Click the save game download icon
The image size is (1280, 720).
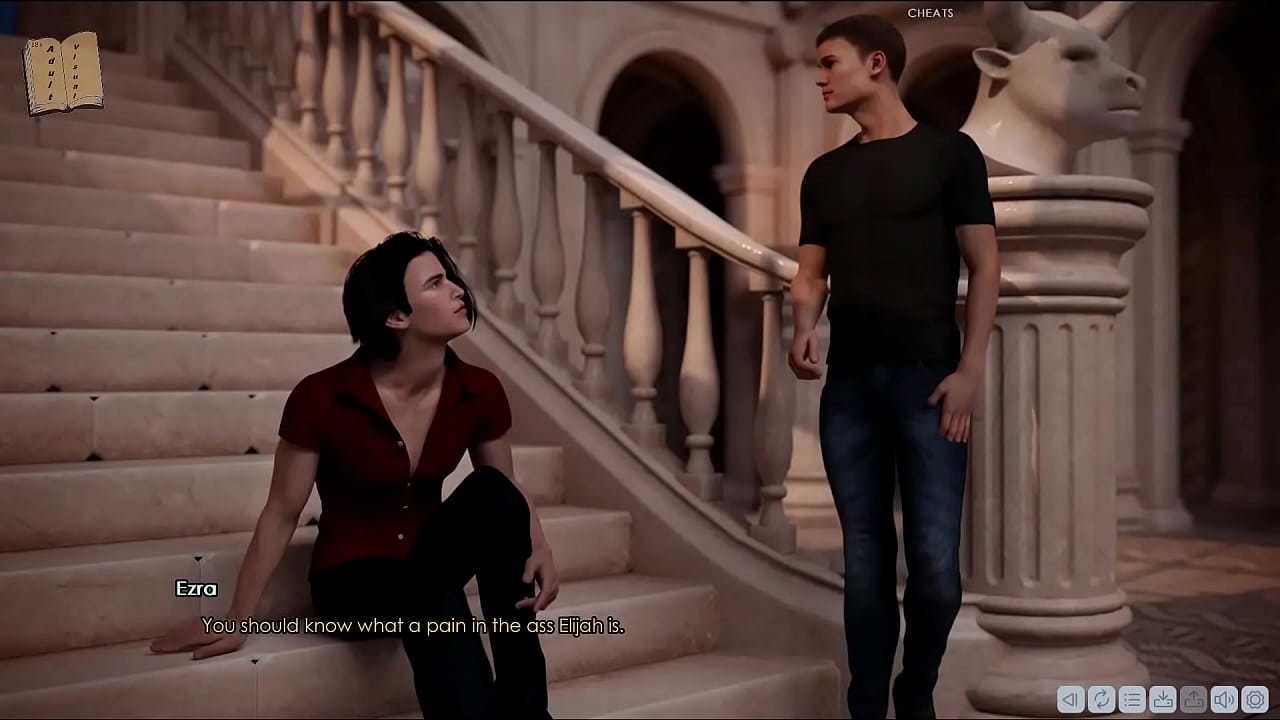click(1163, 700)
